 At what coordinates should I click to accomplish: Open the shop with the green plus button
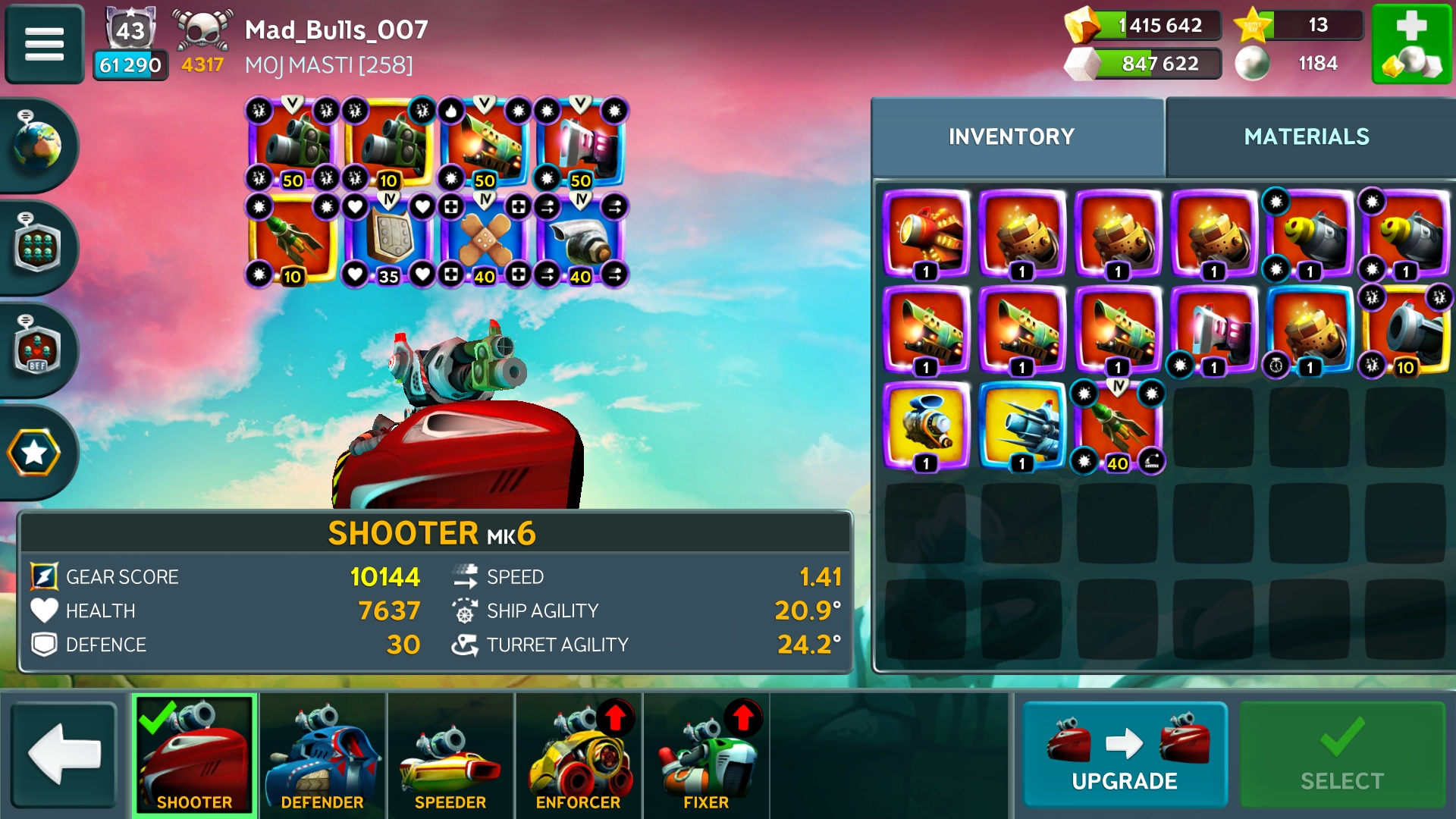click(1411, 43)
